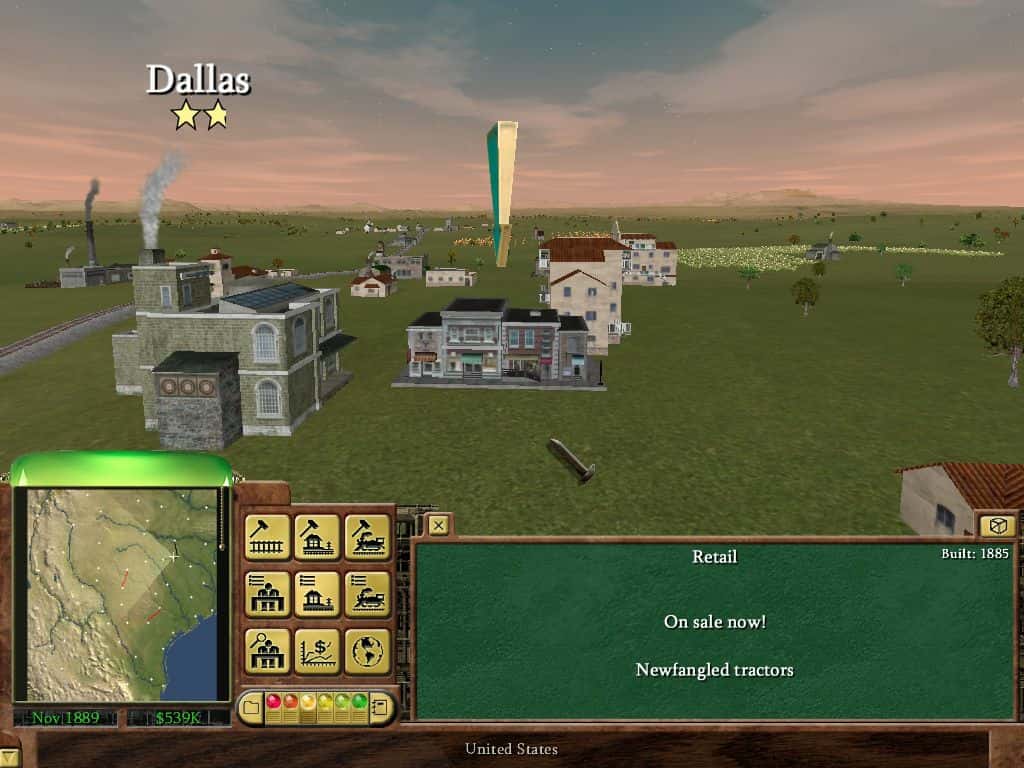Viewport: 1024px width, 768px height.
Task: Set game speed to the brightest green light
Action: click(359, 702)
